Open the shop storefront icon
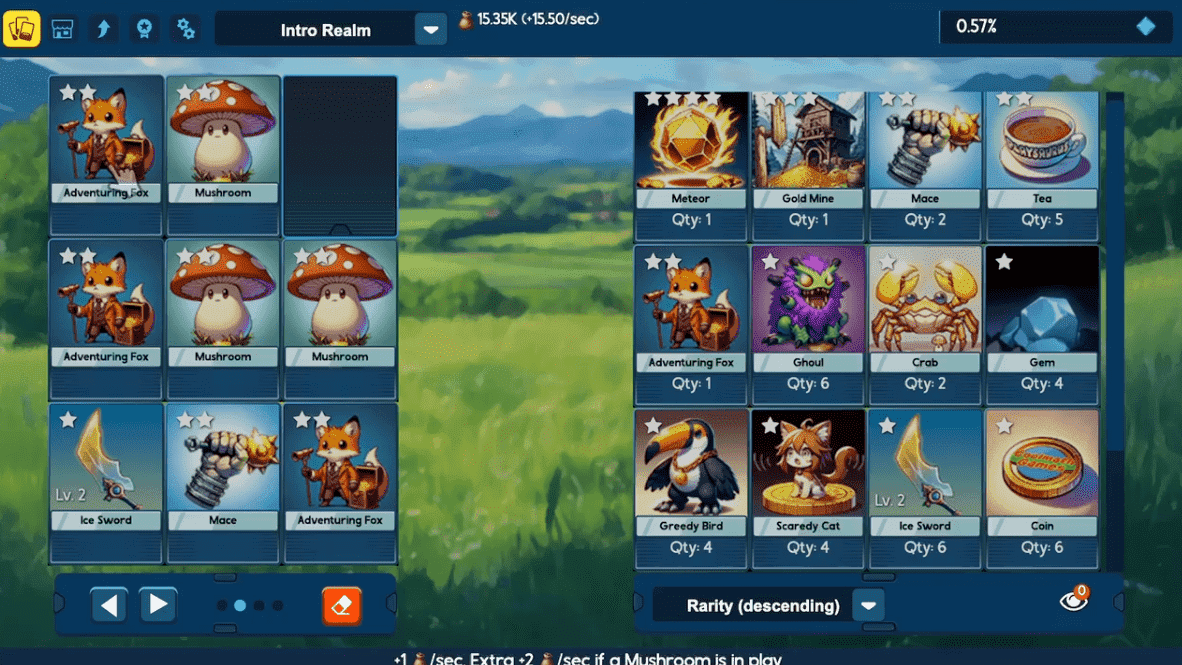The image size is (1182, 665). tap(63, 29)
